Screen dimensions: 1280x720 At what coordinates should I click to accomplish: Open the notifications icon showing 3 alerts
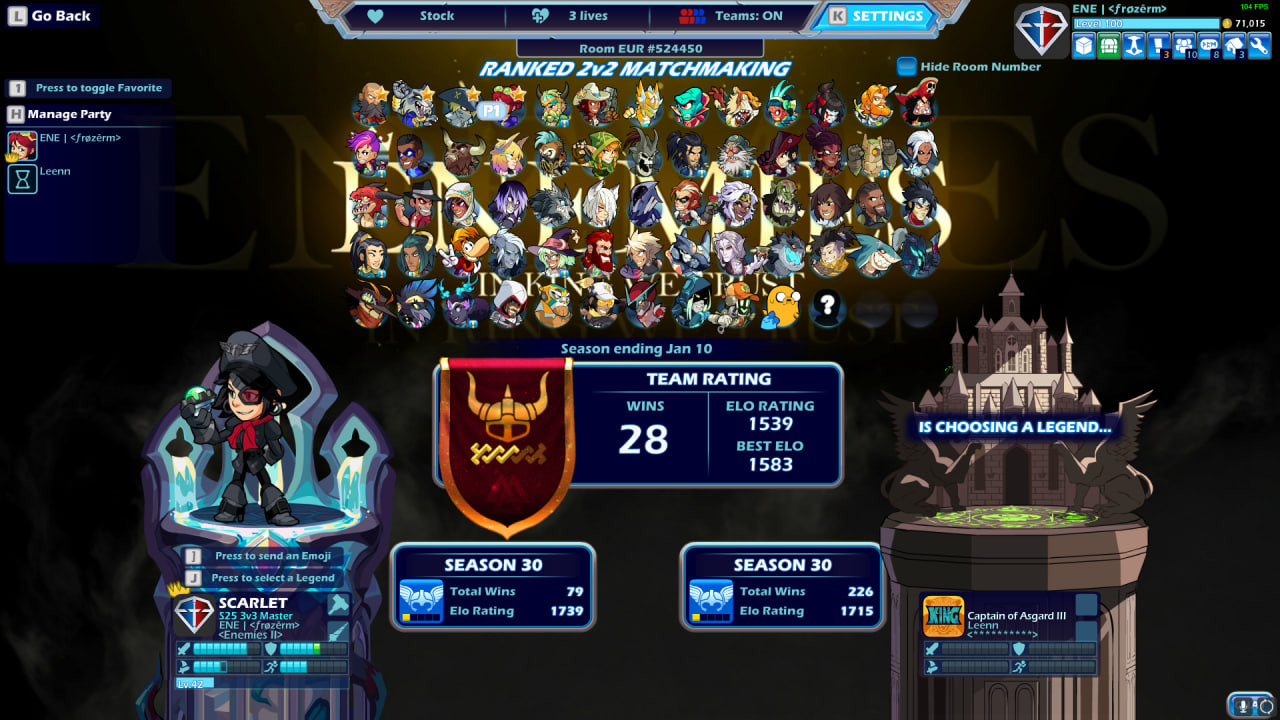(1157, 44)
